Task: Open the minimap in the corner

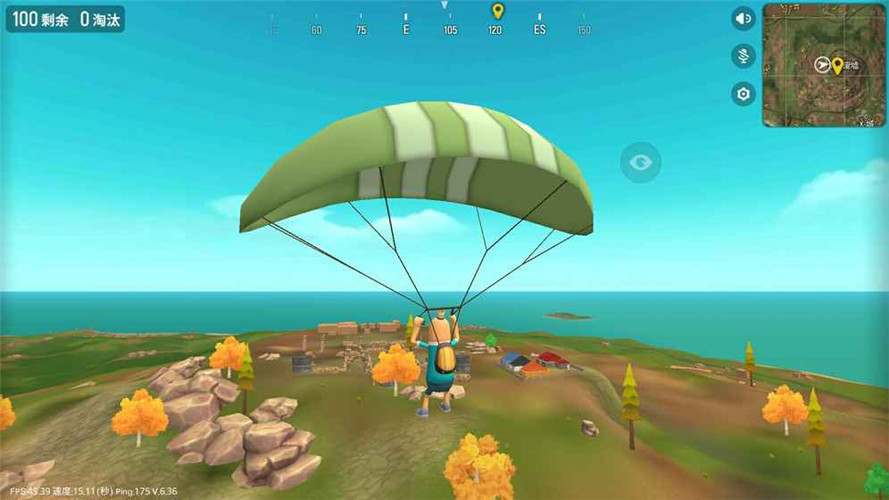Action: pos(823,65)
